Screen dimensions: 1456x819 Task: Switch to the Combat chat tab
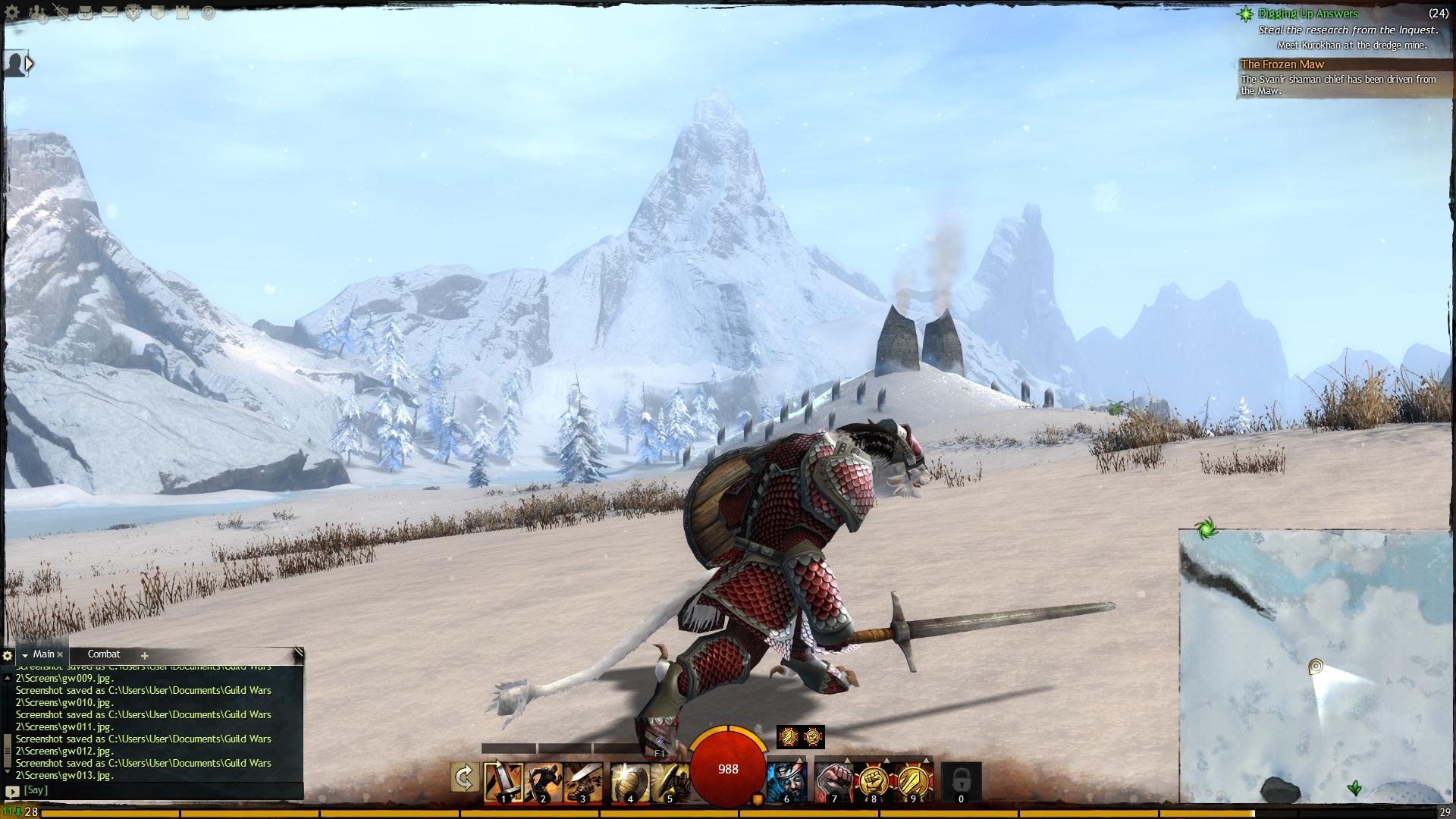104,654
